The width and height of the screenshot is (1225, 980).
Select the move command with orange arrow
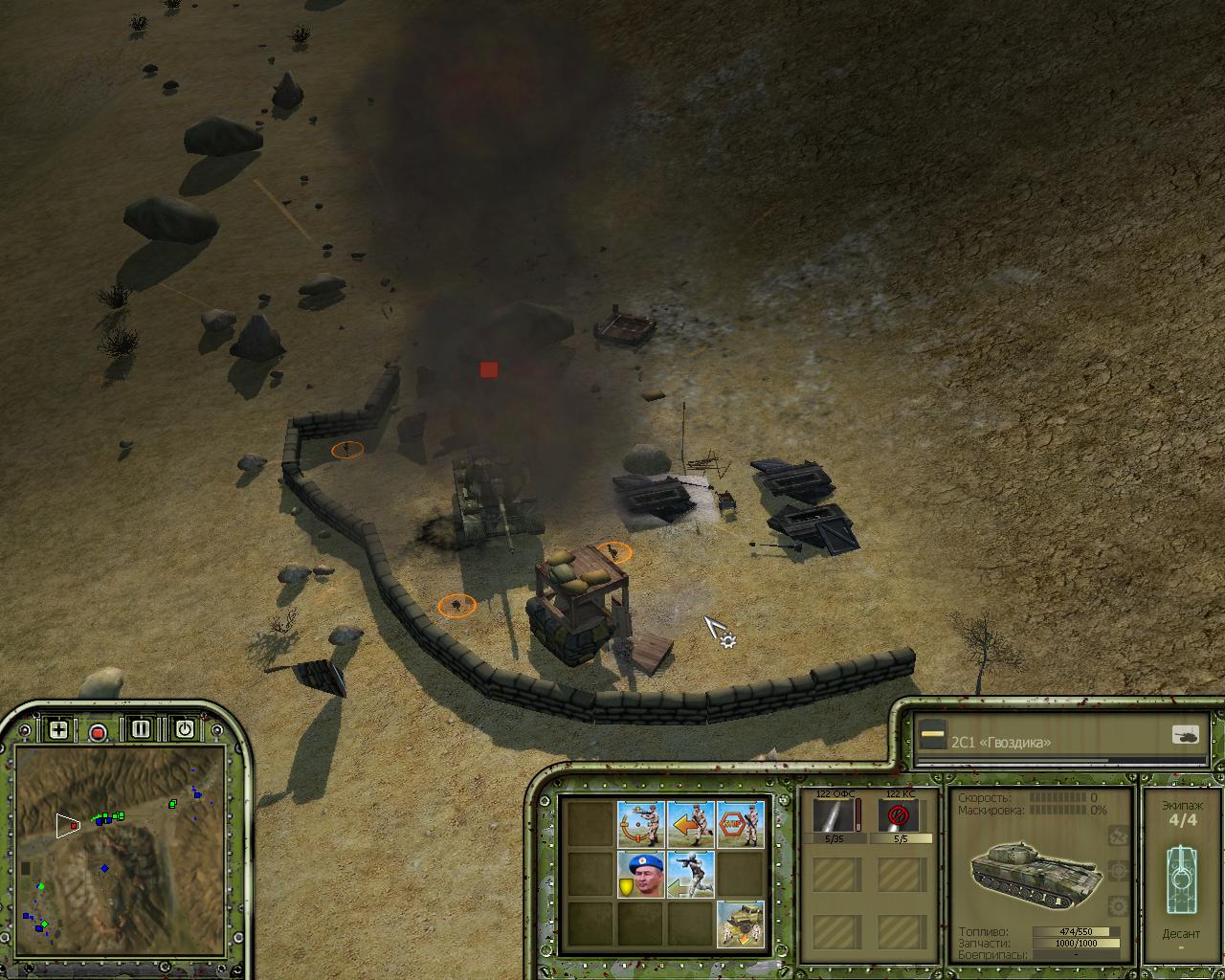(691, 824)
